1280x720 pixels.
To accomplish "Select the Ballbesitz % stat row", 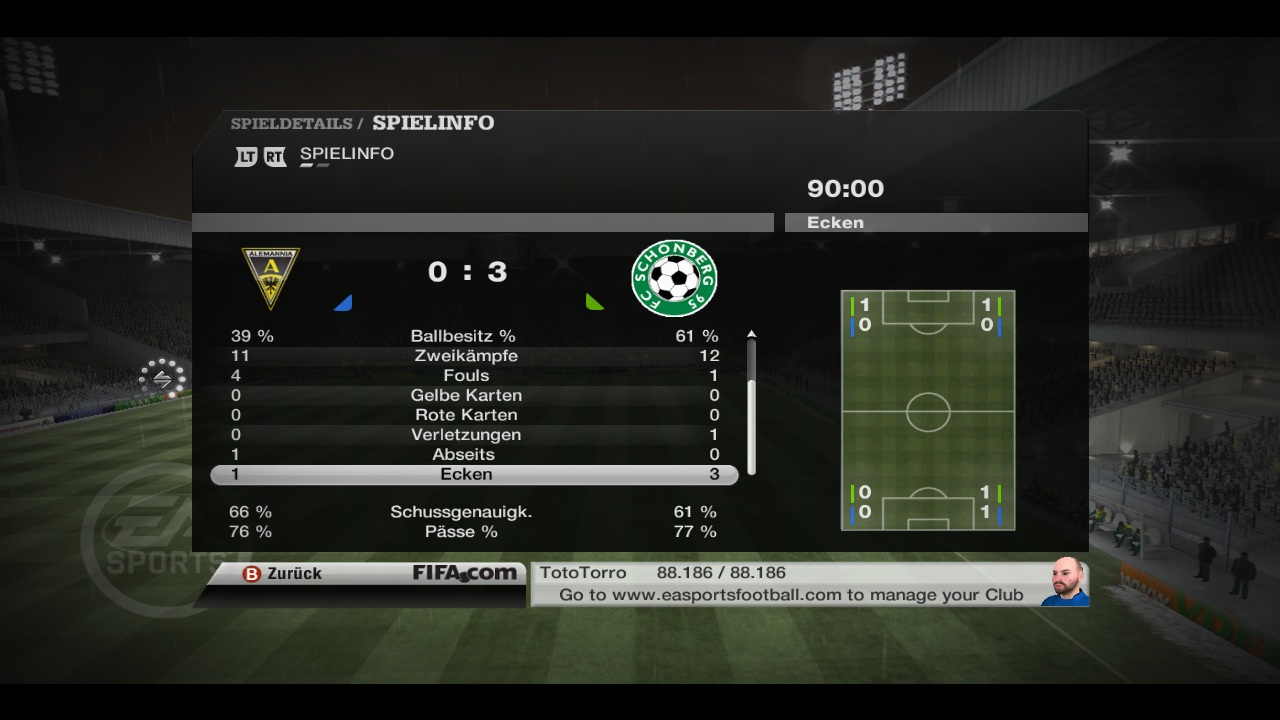I will [x=465, y=336].
